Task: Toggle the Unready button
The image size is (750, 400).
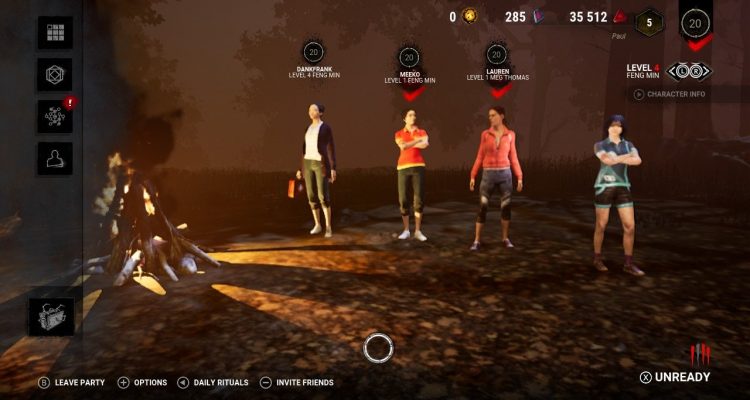Action: (x=676, y=377)
